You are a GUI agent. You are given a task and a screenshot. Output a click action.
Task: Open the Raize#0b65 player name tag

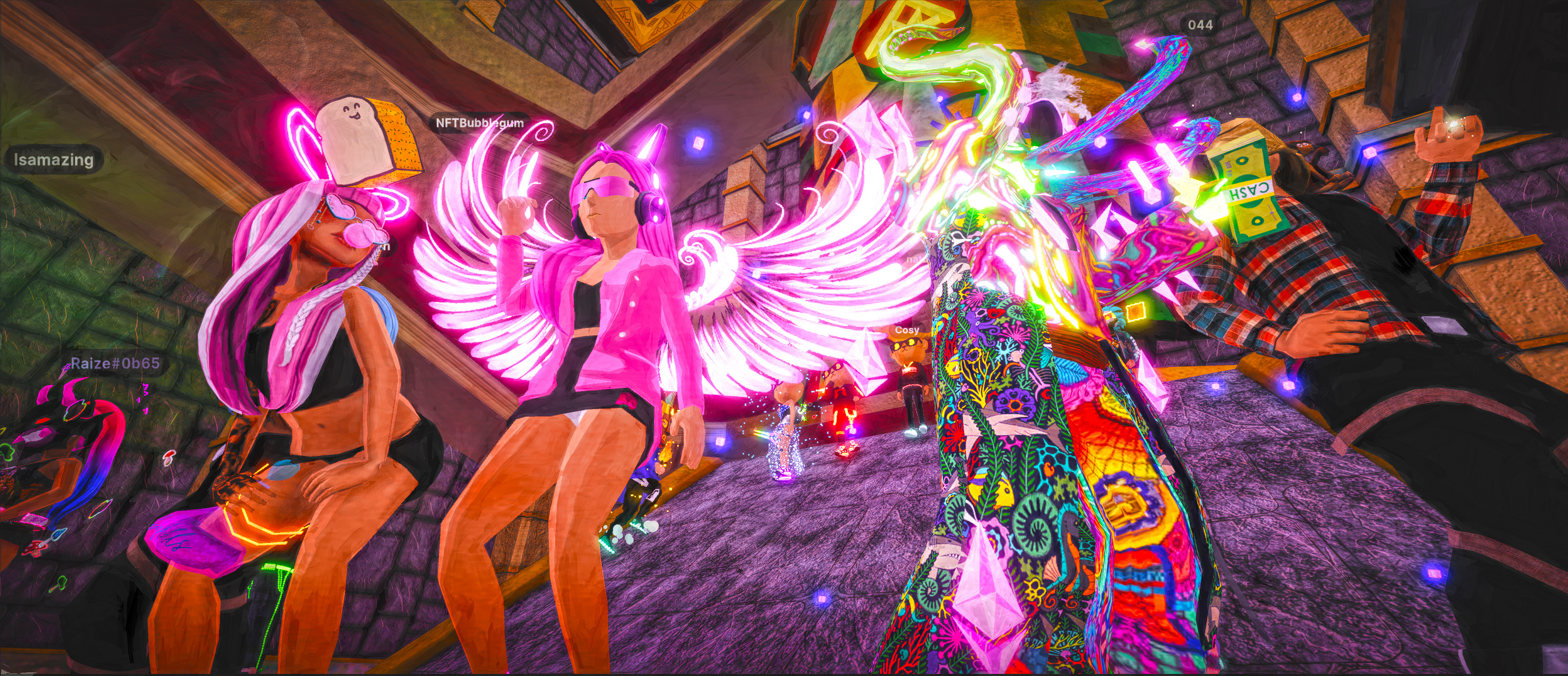click(x=115, y=364)
